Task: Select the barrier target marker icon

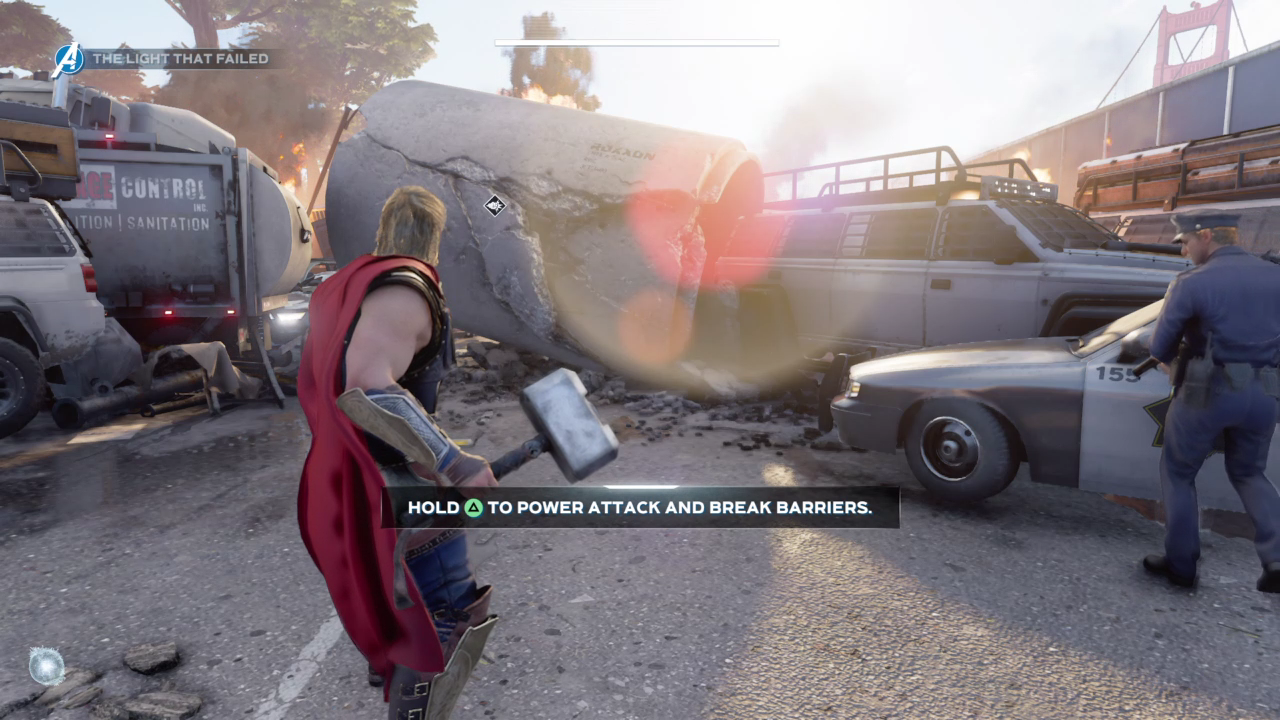Action: point(494,206)
